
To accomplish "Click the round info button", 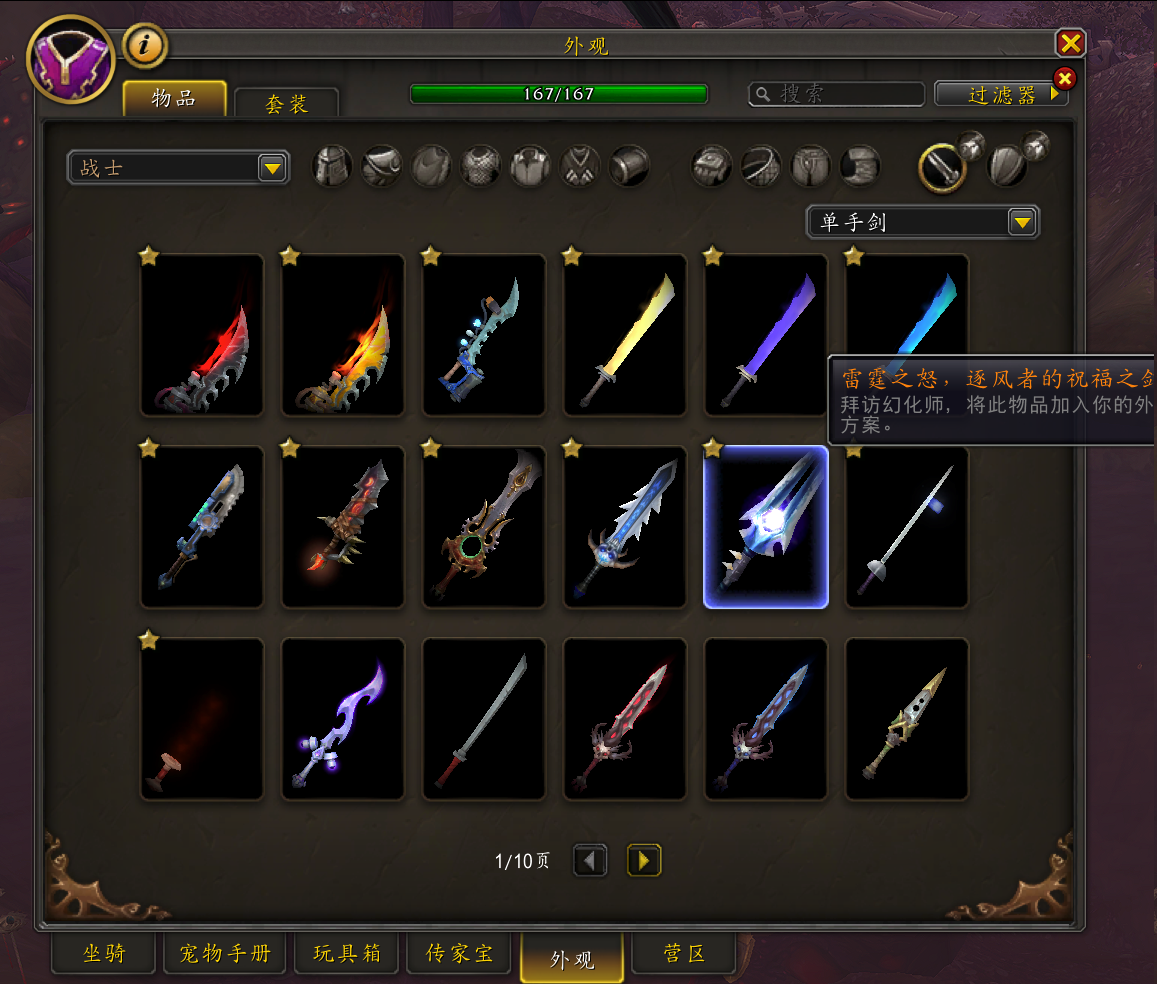I will (x=145, y=45).
